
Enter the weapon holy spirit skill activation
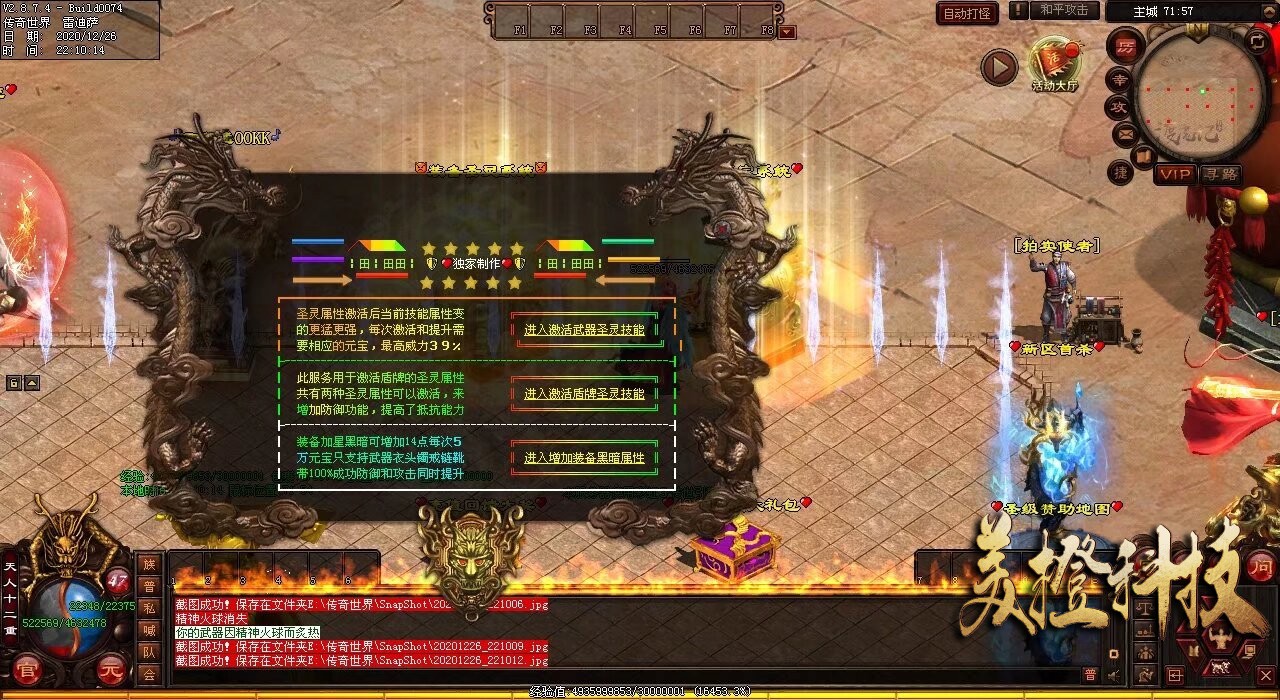tap(584, 329)
